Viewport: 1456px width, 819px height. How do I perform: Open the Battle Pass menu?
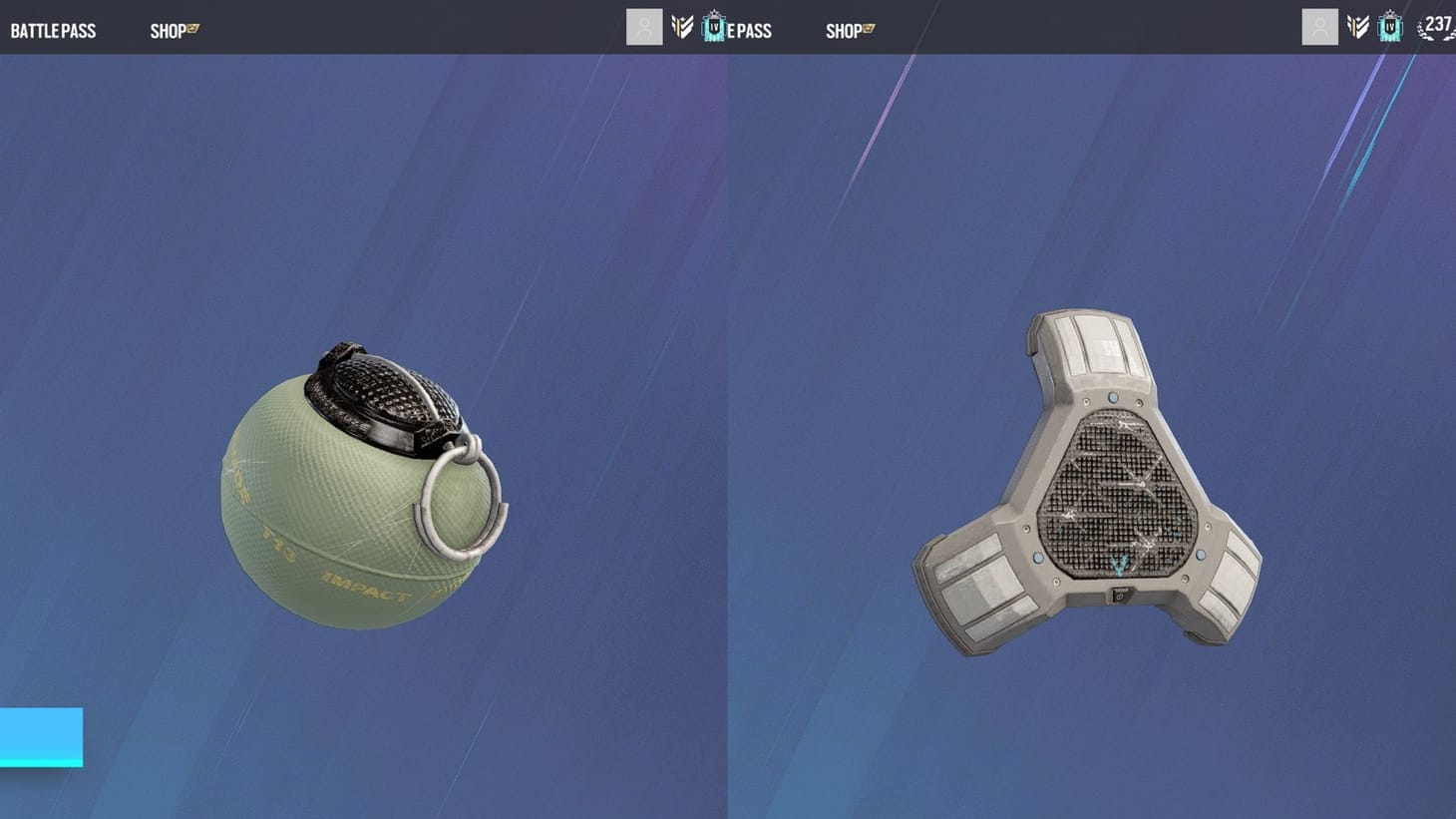[x=52, y=30]
